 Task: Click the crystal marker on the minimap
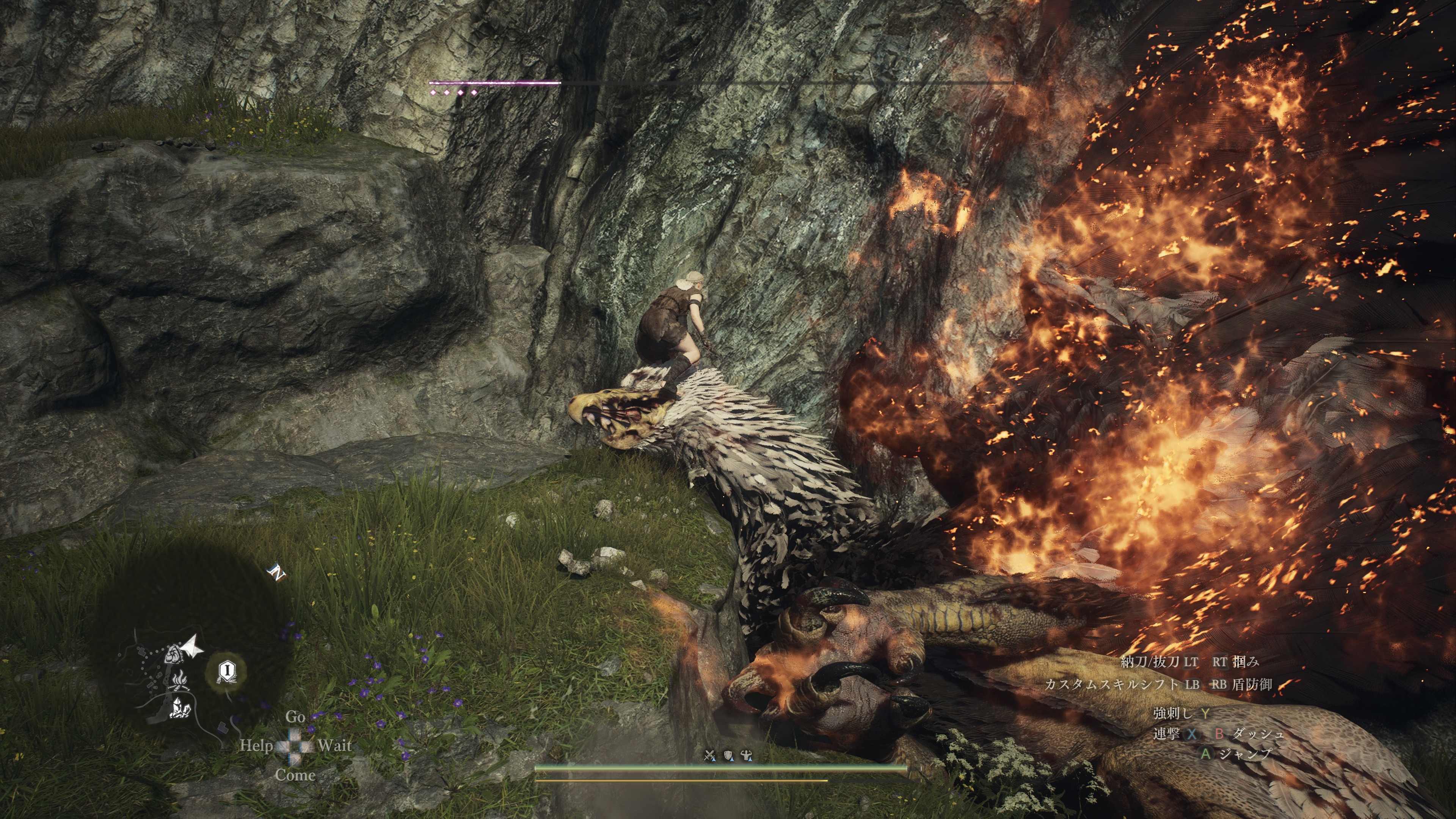click(x=179, y=709)
